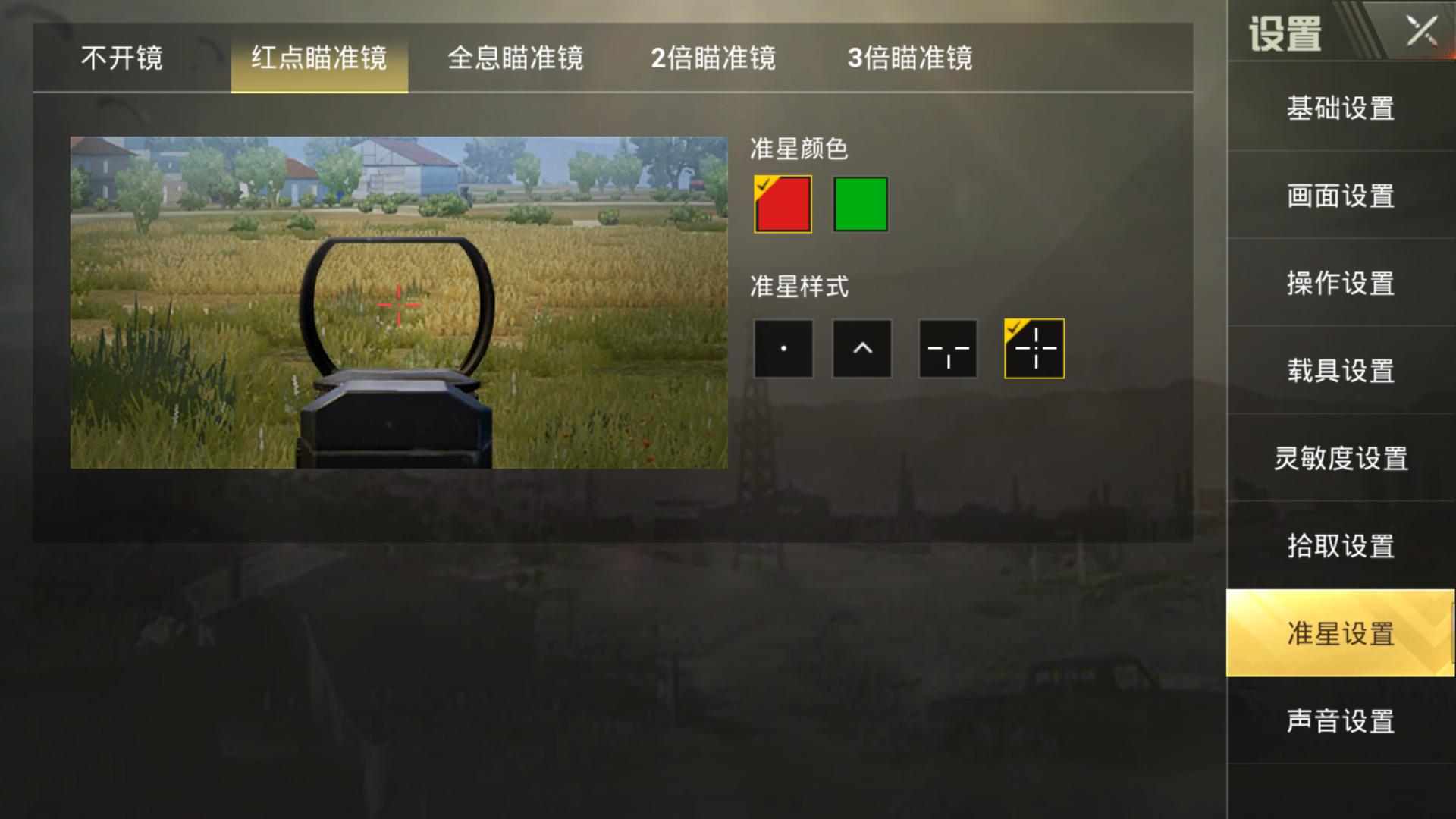1456x819 pixels.
Task: Open 画面设置 (display settings)
Action: coord(1339,196)
